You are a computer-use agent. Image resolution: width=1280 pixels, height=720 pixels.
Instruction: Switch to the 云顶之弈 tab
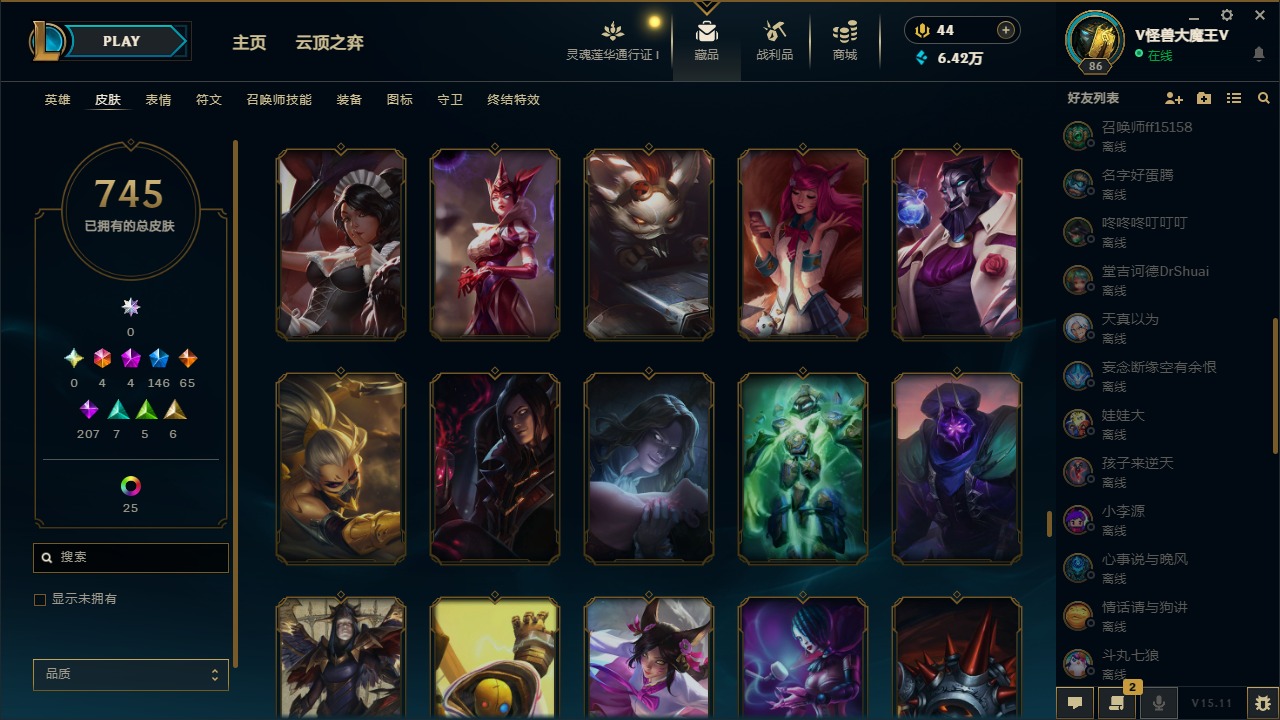pos(330,43)
